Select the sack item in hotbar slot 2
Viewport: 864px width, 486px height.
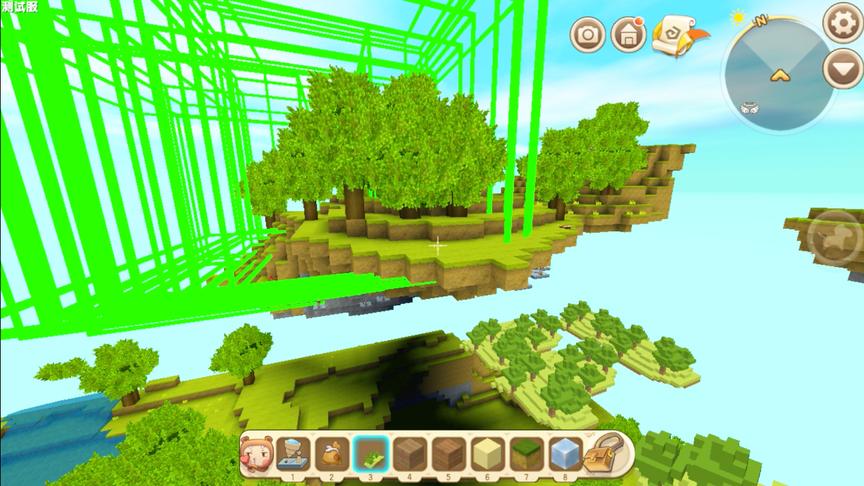331,454
